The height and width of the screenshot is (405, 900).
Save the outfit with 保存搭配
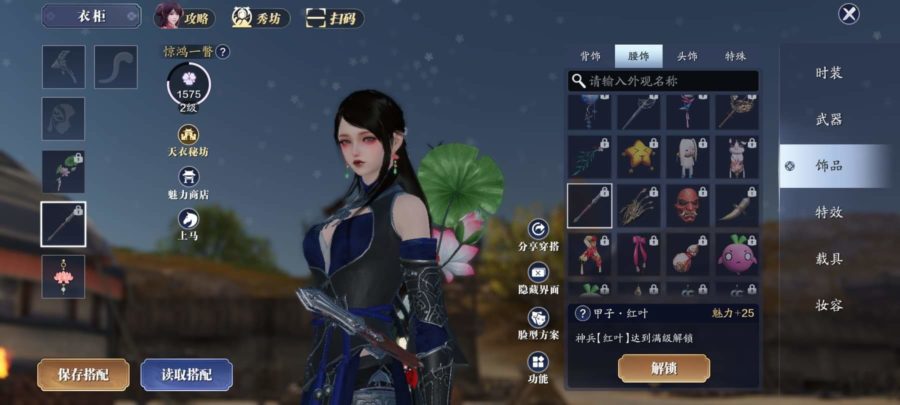pyautogui.click(x=83, y=374)
